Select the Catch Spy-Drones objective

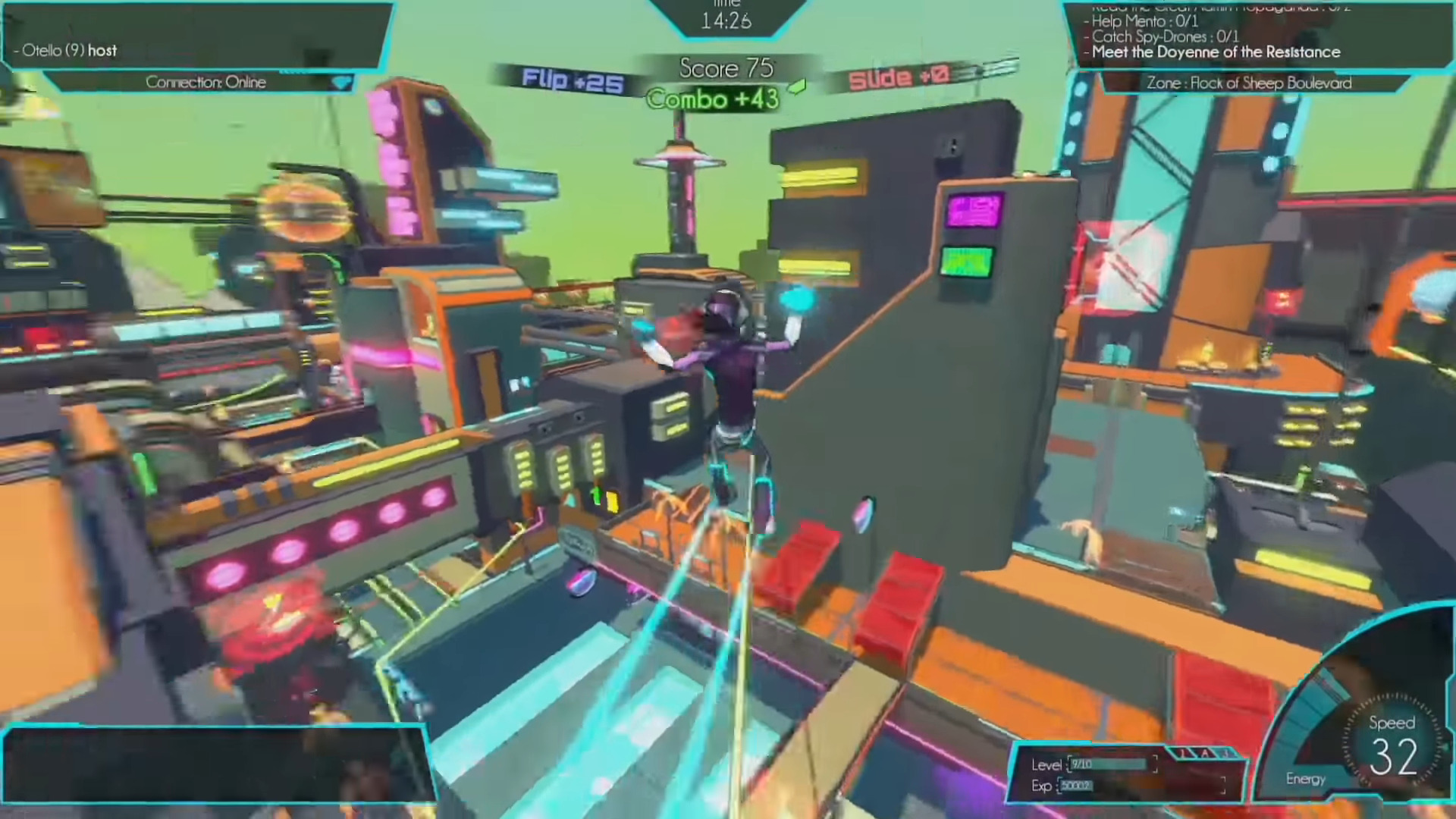(x=1165, y=36)
